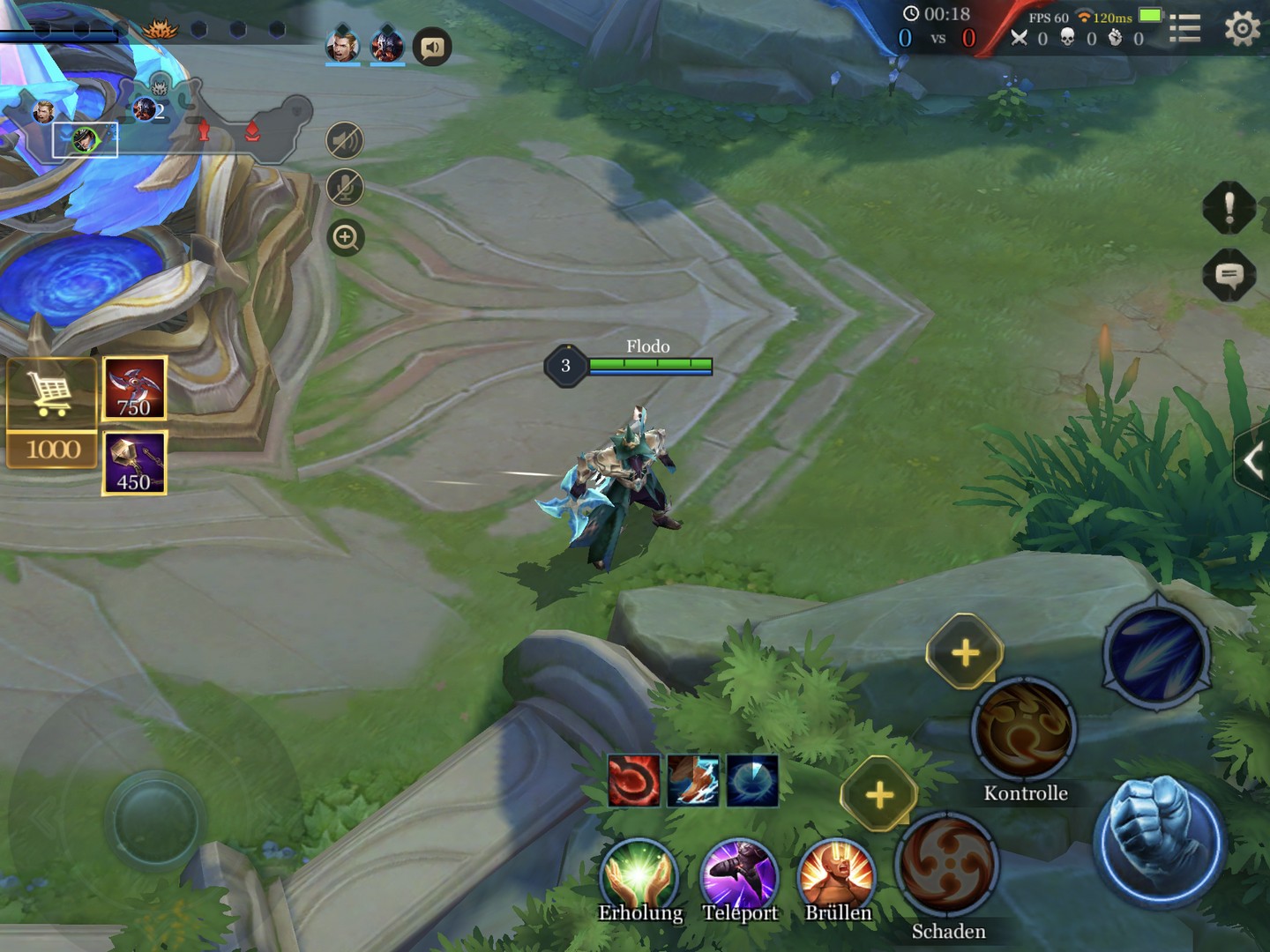
Task: Use the Erholung heal spell
Action: pos(639,874)
